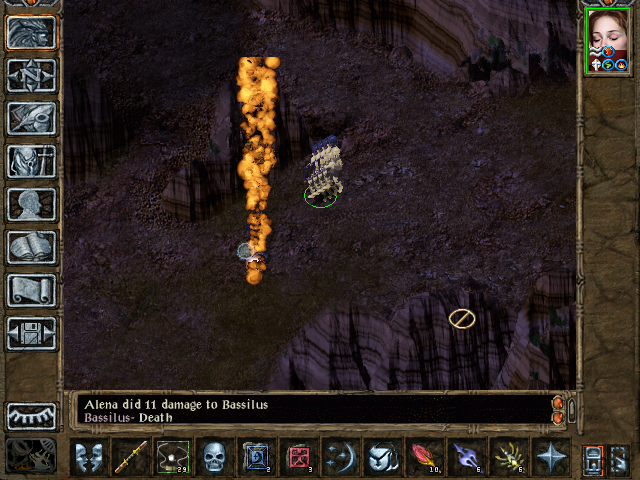The width and height of the screenshot is (640, 480).
Task: Open the area map from the compass button
Action: click(31, 75)
